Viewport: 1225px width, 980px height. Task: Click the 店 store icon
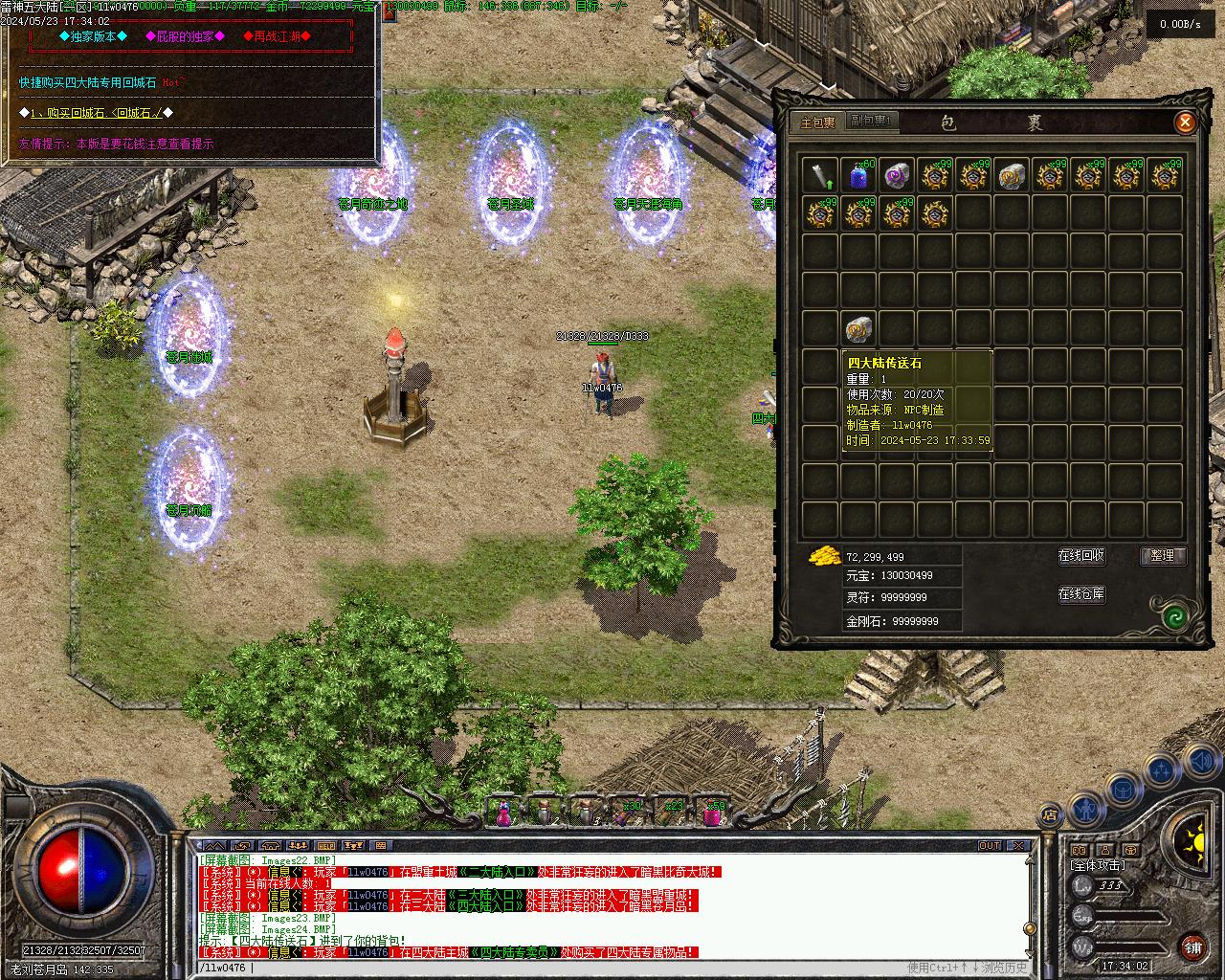click(1050, 816)
